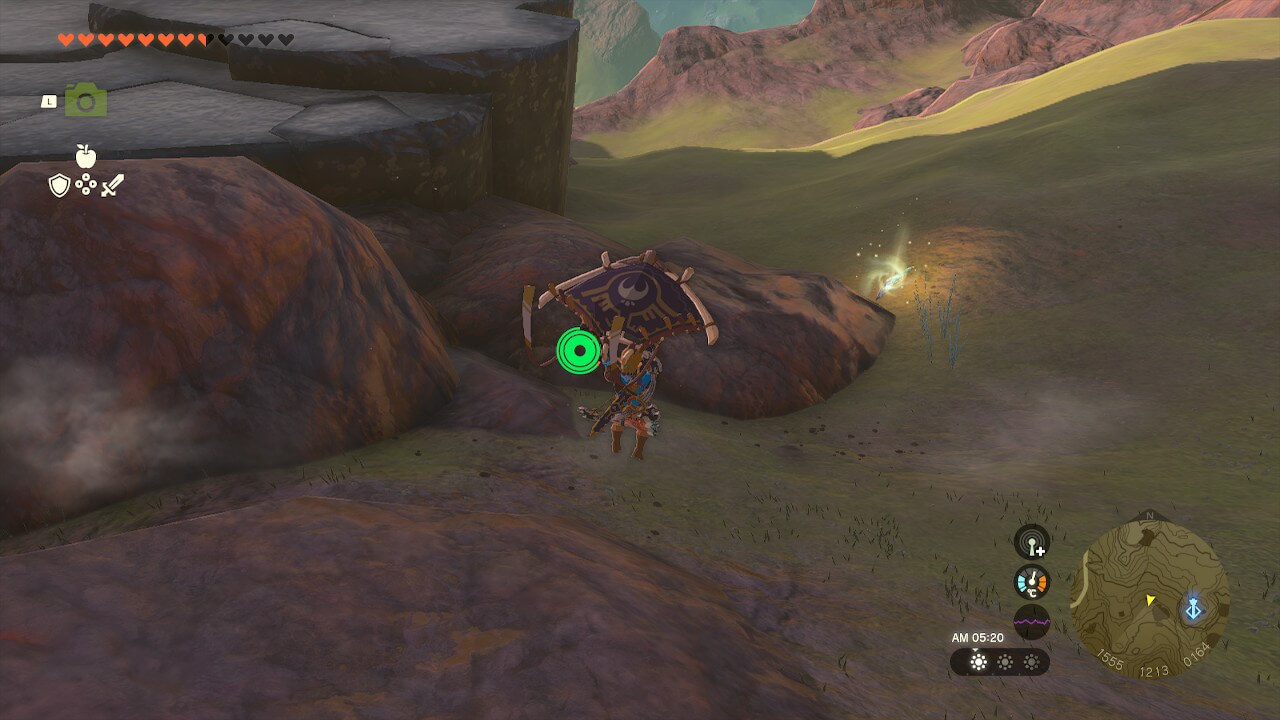Check the temperature gauge icon
The width and height of the screenshot is (1280, 720).
click(1031, 582)
